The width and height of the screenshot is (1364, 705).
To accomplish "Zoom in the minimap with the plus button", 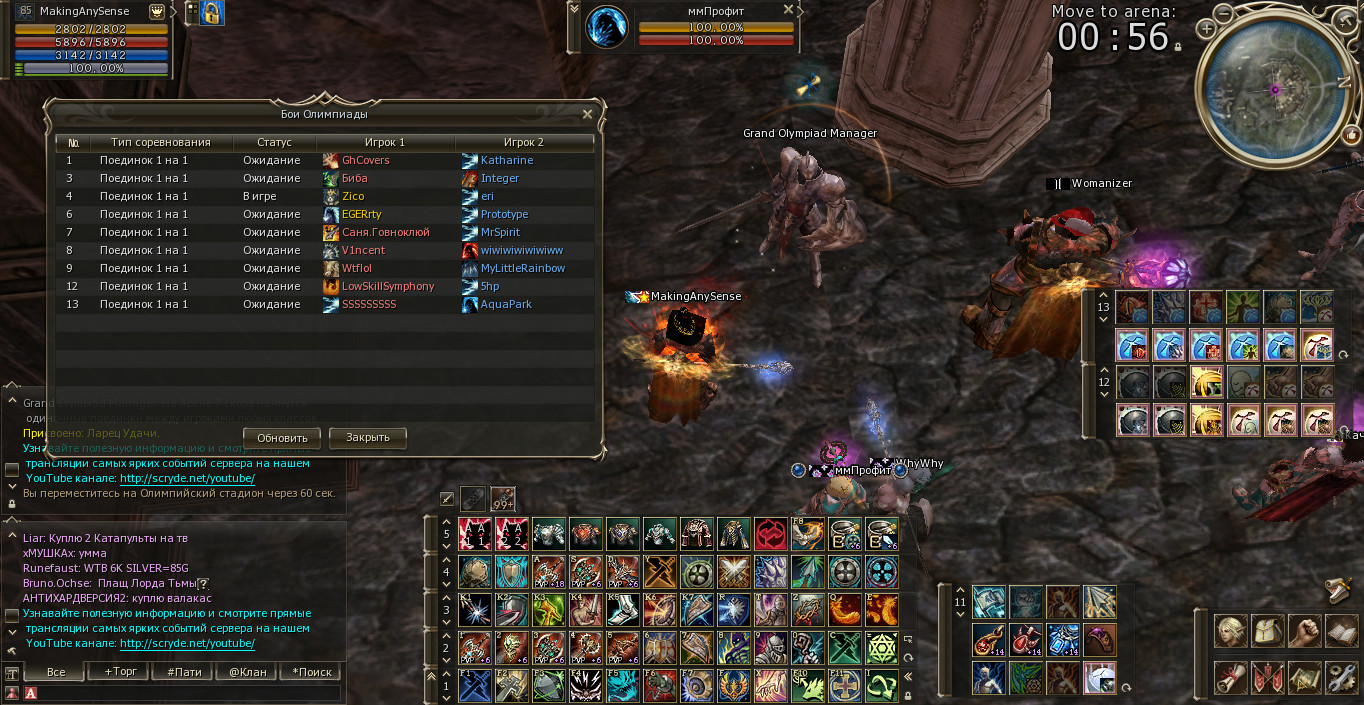I will [x=1207, y=29].
